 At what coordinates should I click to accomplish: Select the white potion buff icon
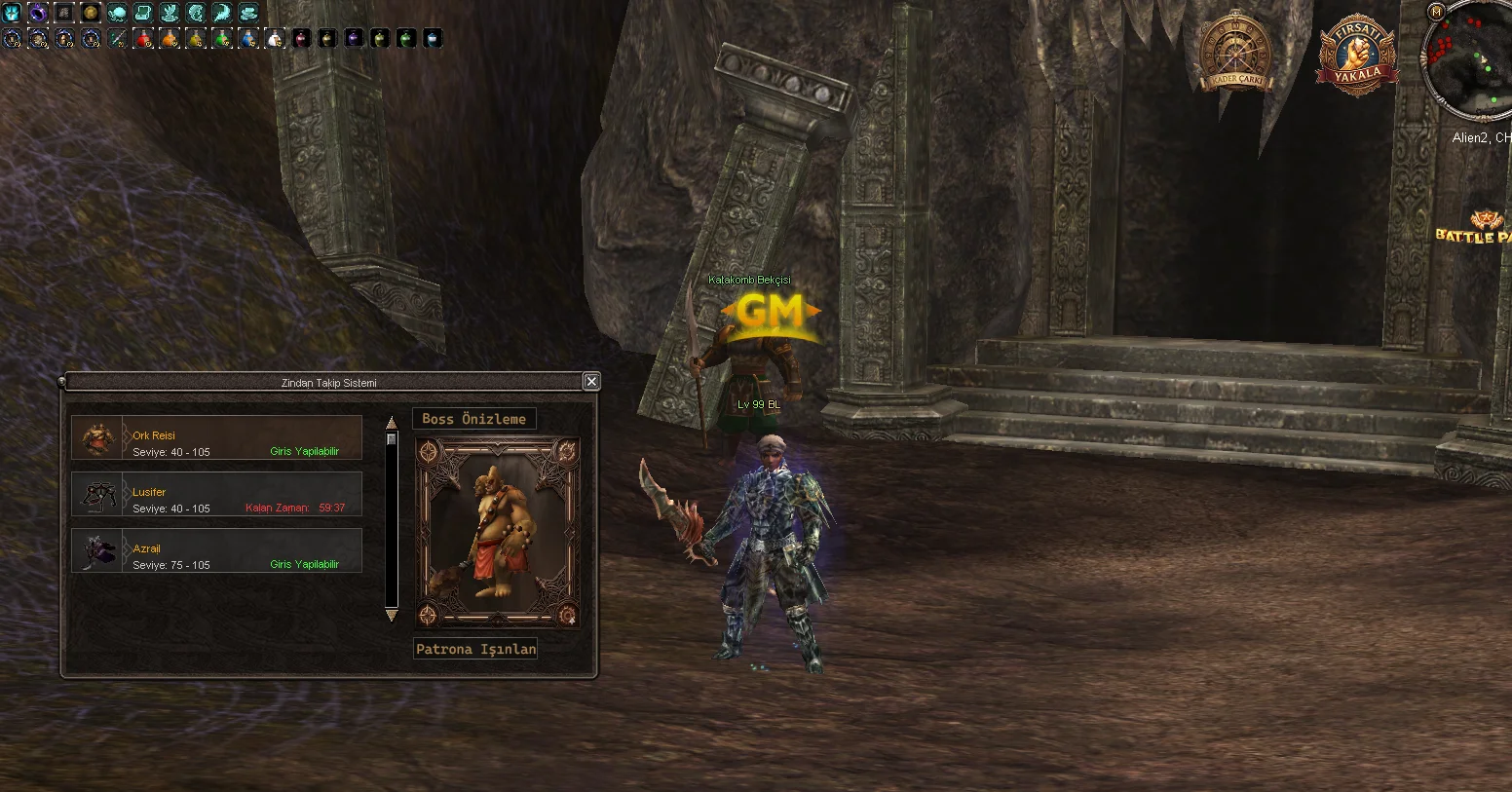(275, 39)
